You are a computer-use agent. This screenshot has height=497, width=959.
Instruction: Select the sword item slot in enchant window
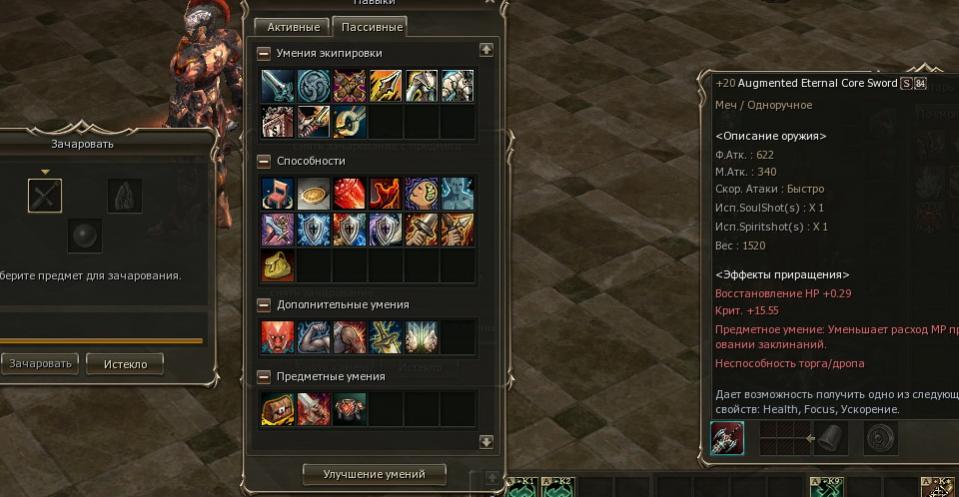(x=45, y=196)
